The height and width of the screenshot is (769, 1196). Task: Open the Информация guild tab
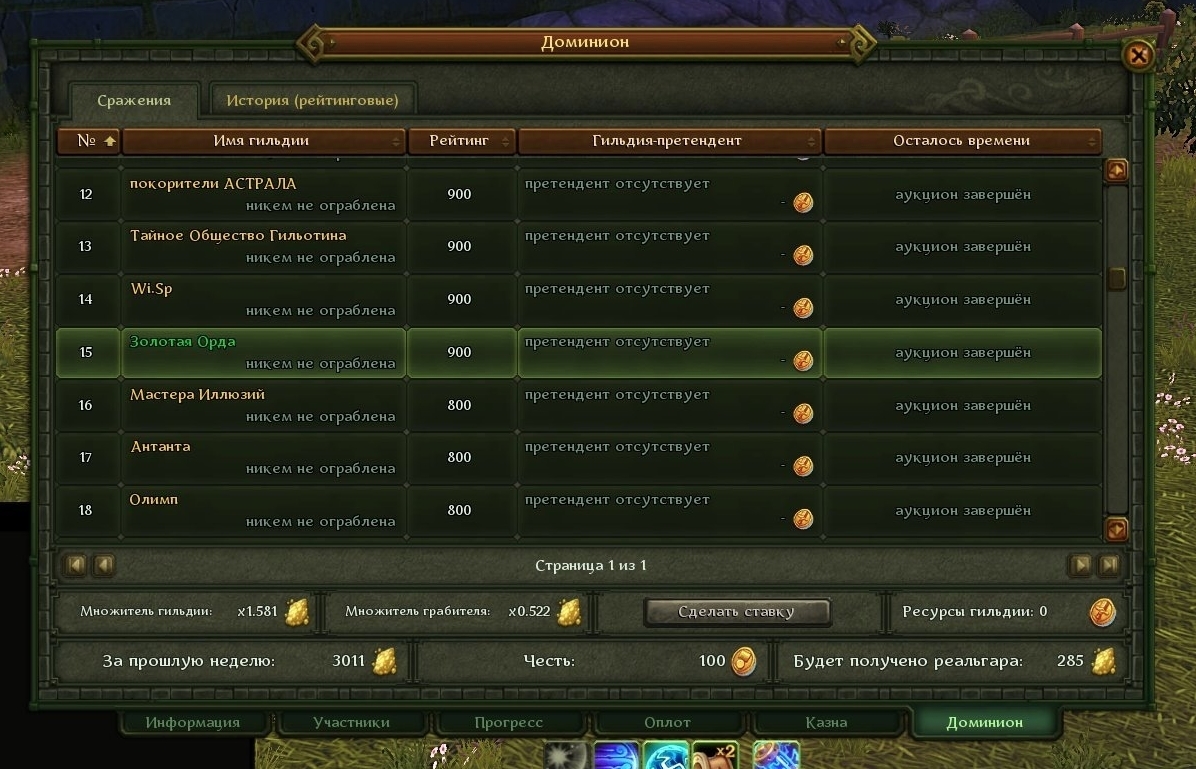pyautogui.click(x=193, y=722)
